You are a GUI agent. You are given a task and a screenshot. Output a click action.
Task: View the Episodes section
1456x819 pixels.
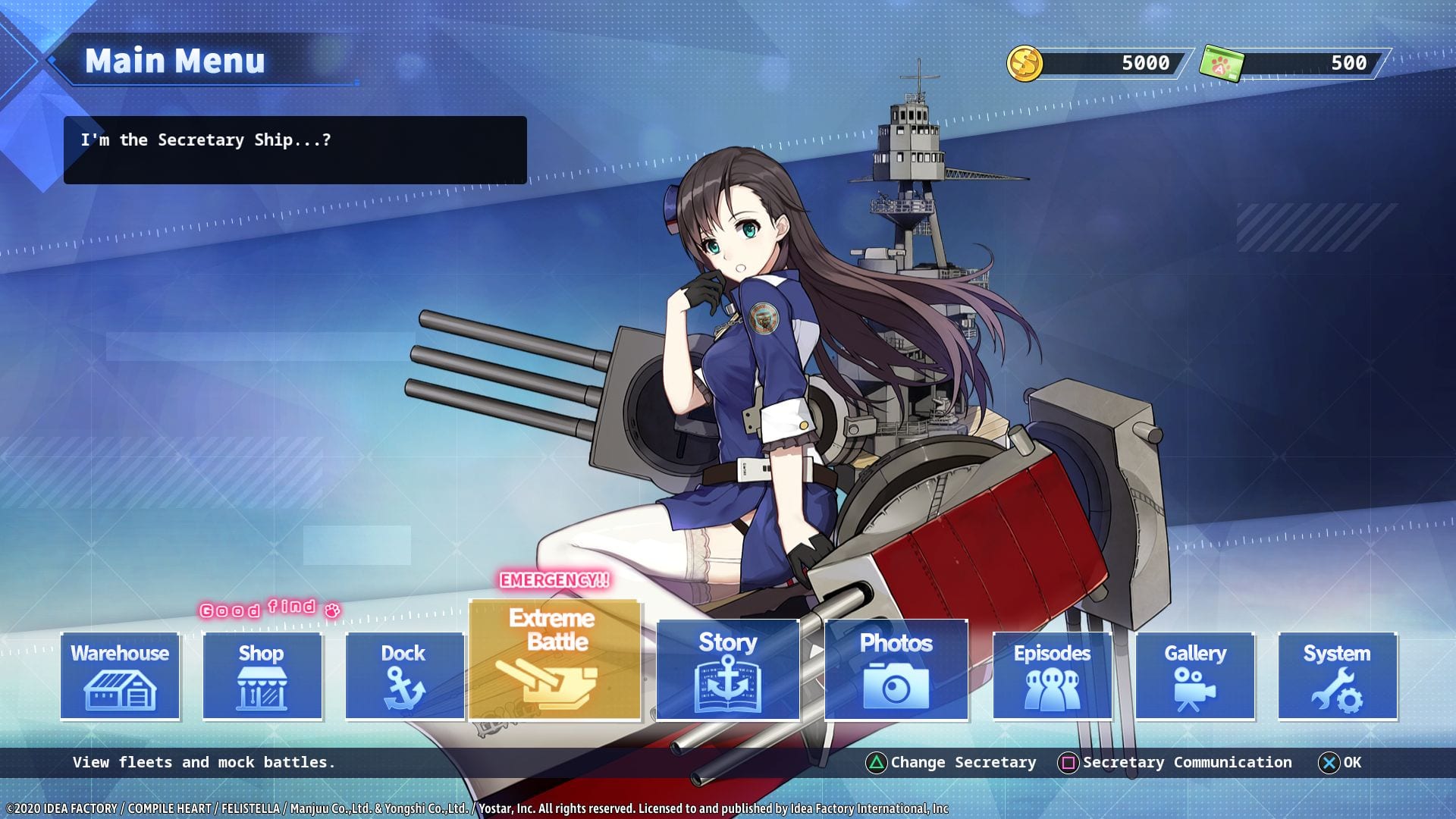[1052, 676]
